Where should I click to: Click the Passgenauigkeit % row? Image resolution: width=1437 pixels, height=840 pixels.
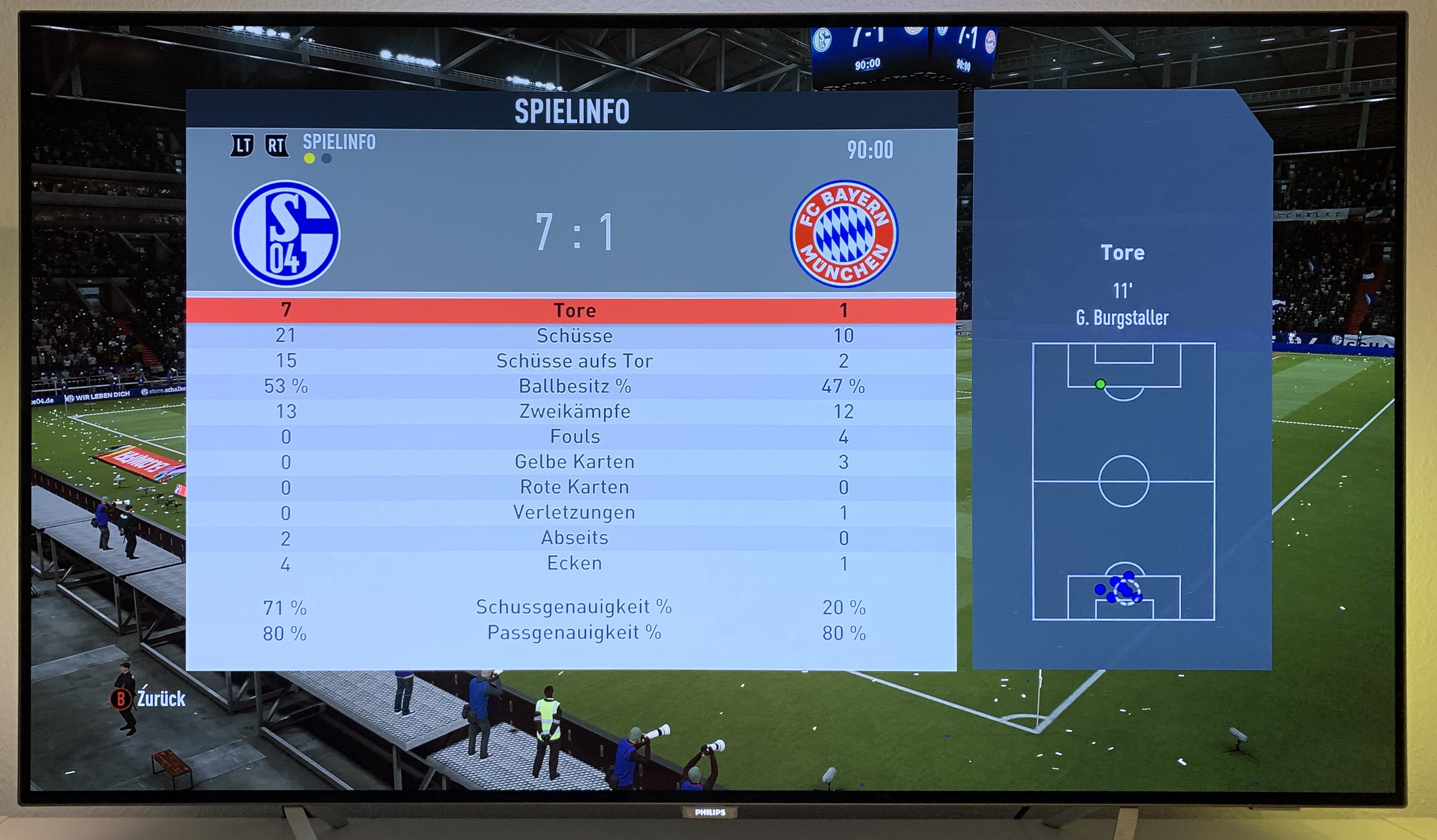click(574, 633)
